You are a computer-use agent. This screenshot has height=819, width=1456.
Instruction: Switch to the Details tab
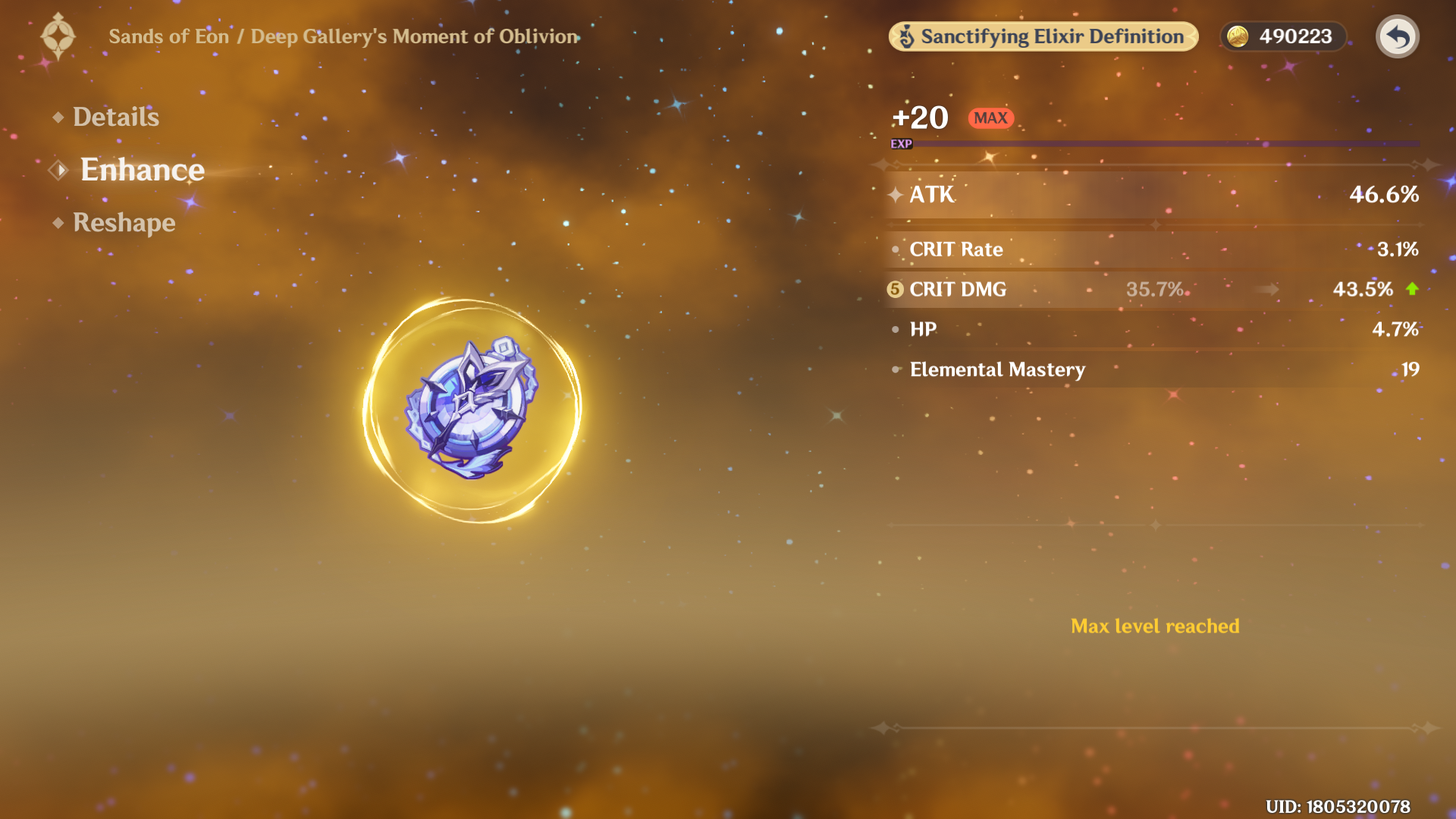click(x=115, y=117)
